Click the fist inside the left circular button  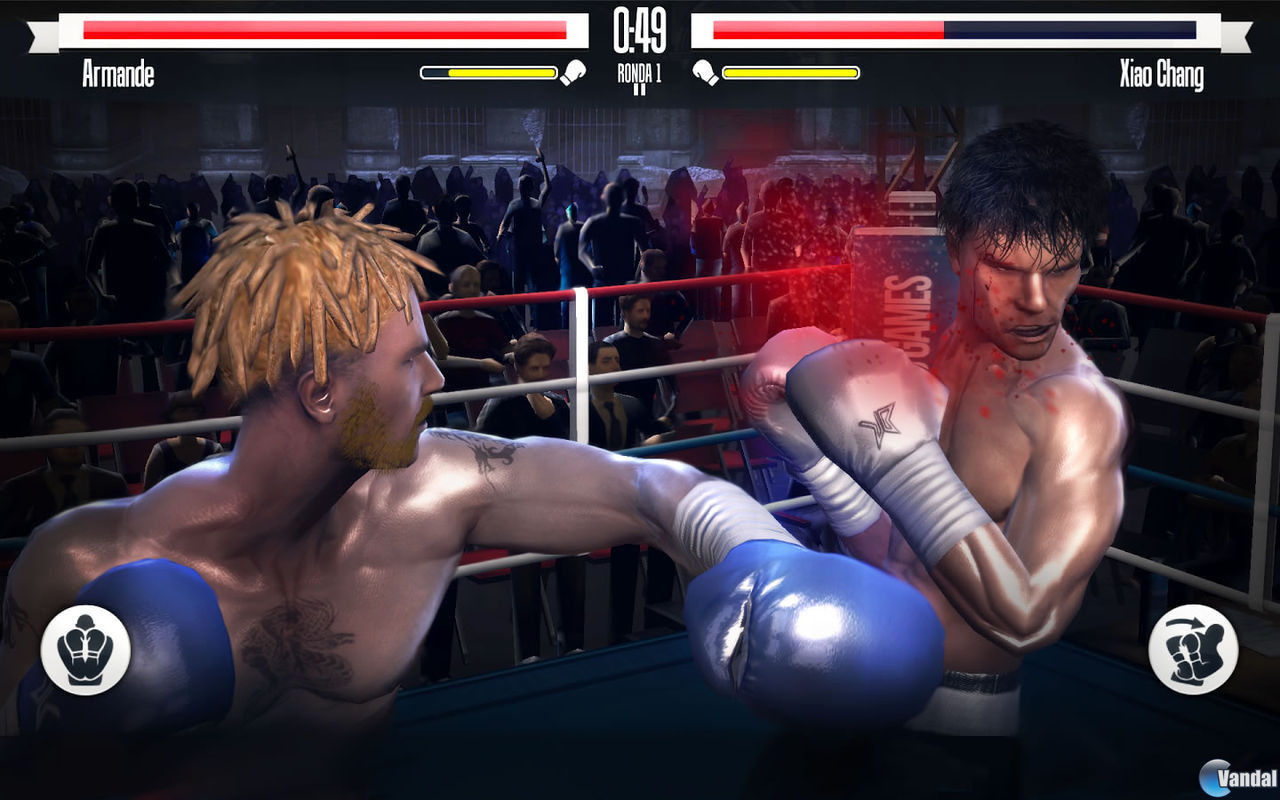tap(87, 650)
